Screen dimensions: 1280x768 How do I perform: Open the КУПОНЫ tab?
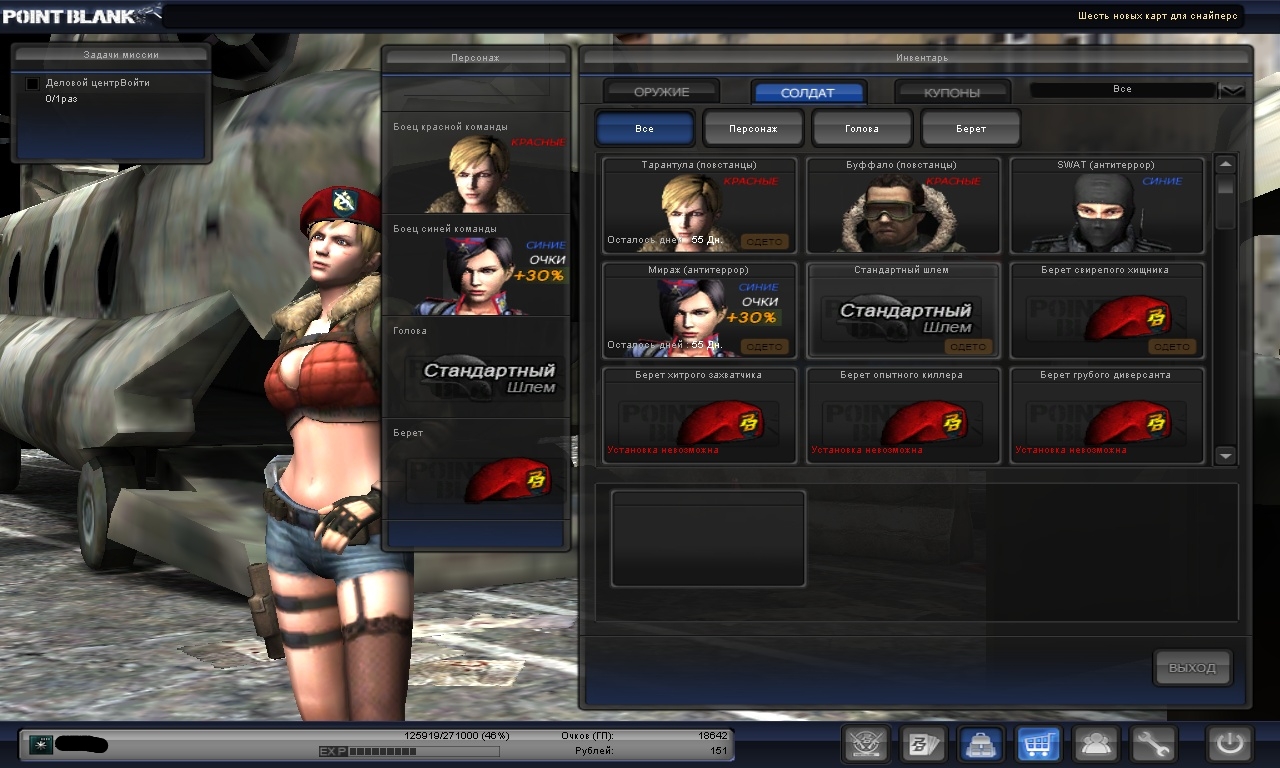coord(952,92)
